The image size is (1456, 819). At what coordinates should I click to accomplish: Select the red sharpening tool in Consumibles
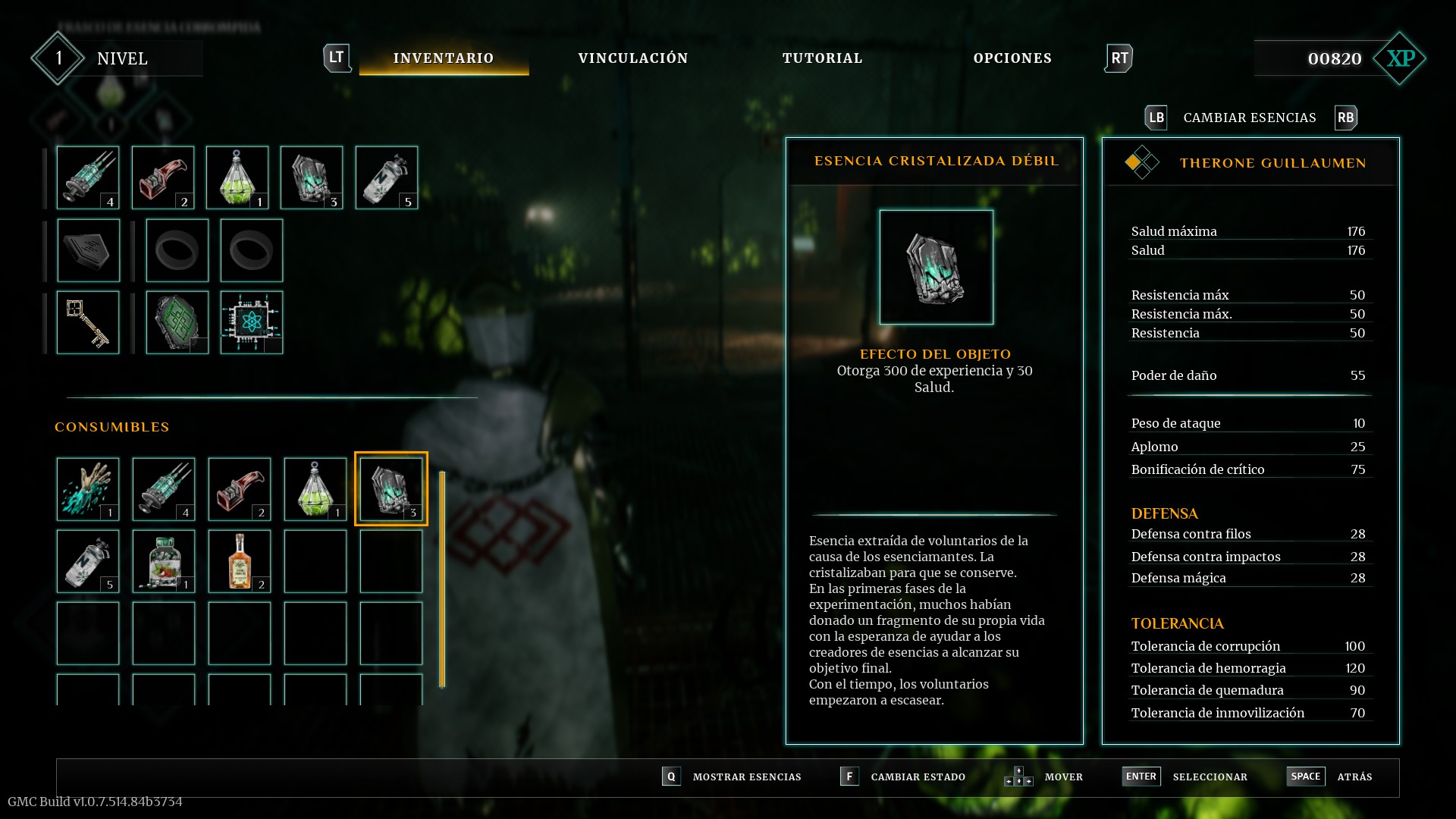click(x=240, y=489)
